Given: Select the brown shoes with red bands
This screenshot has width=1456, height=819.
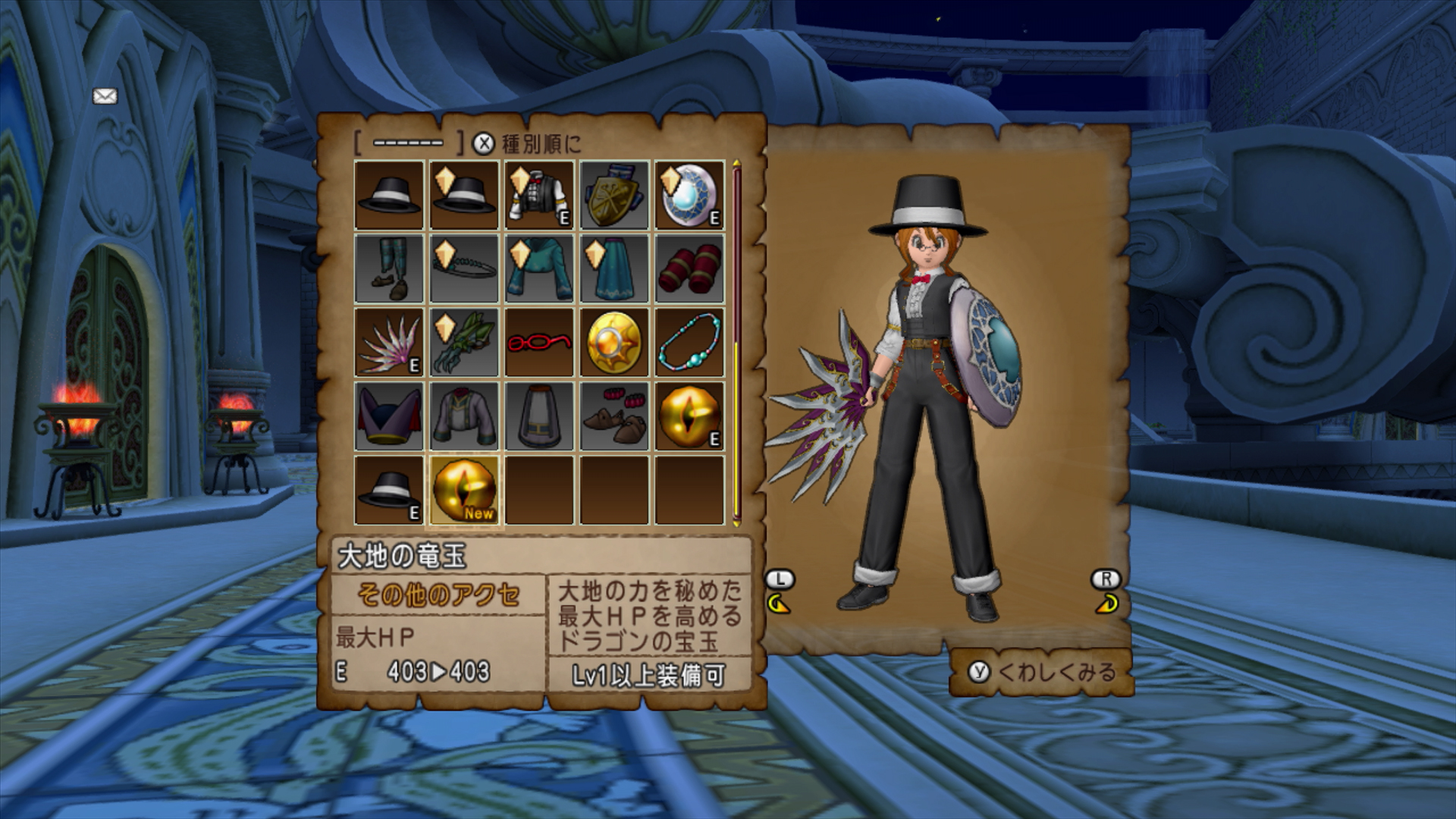Looking at the screenshot, I should pos(613,416).
